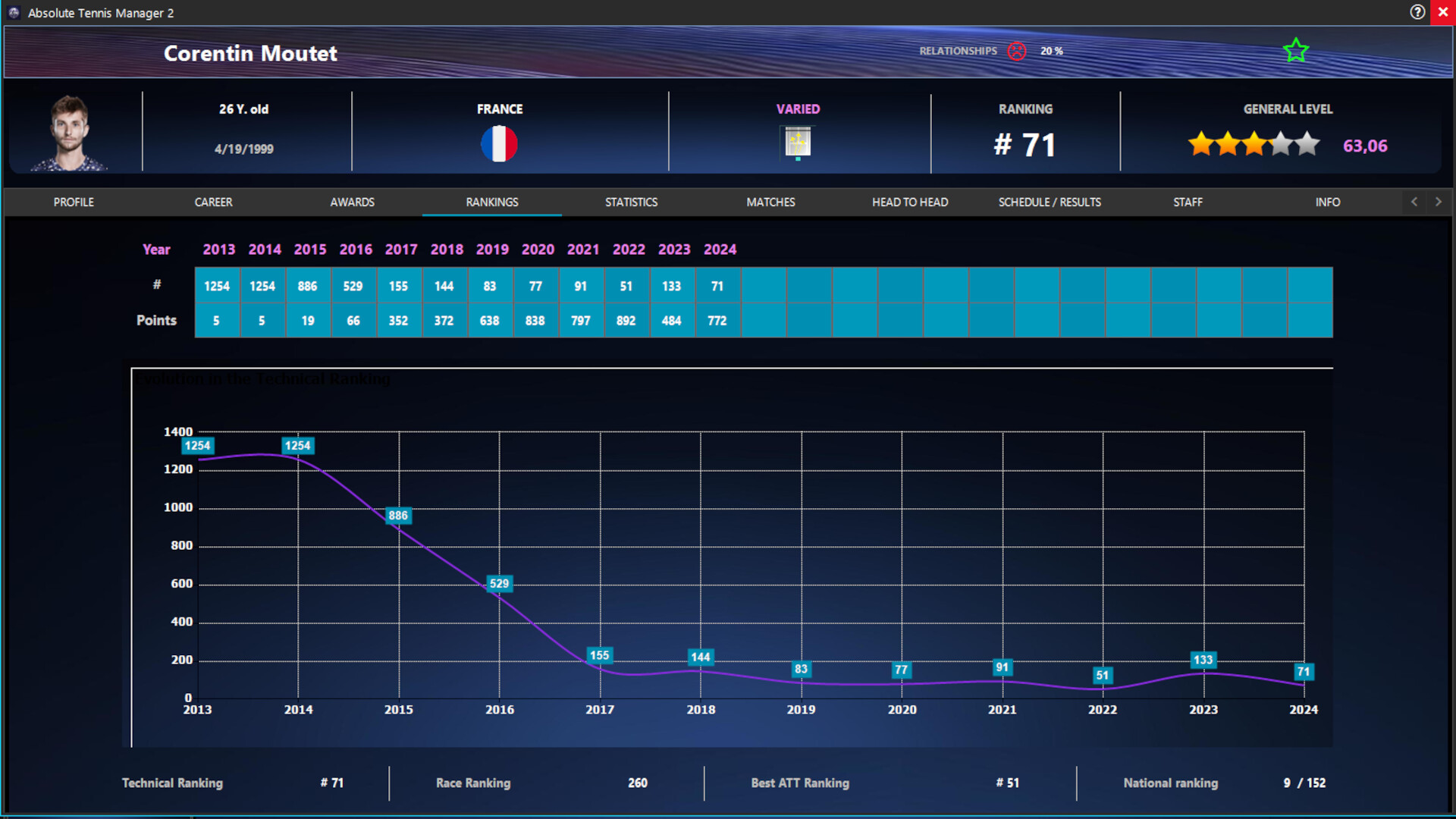Viewport: 1456px width, 819px height.
Task: Open the Career tab
Action: click(213, 202)
